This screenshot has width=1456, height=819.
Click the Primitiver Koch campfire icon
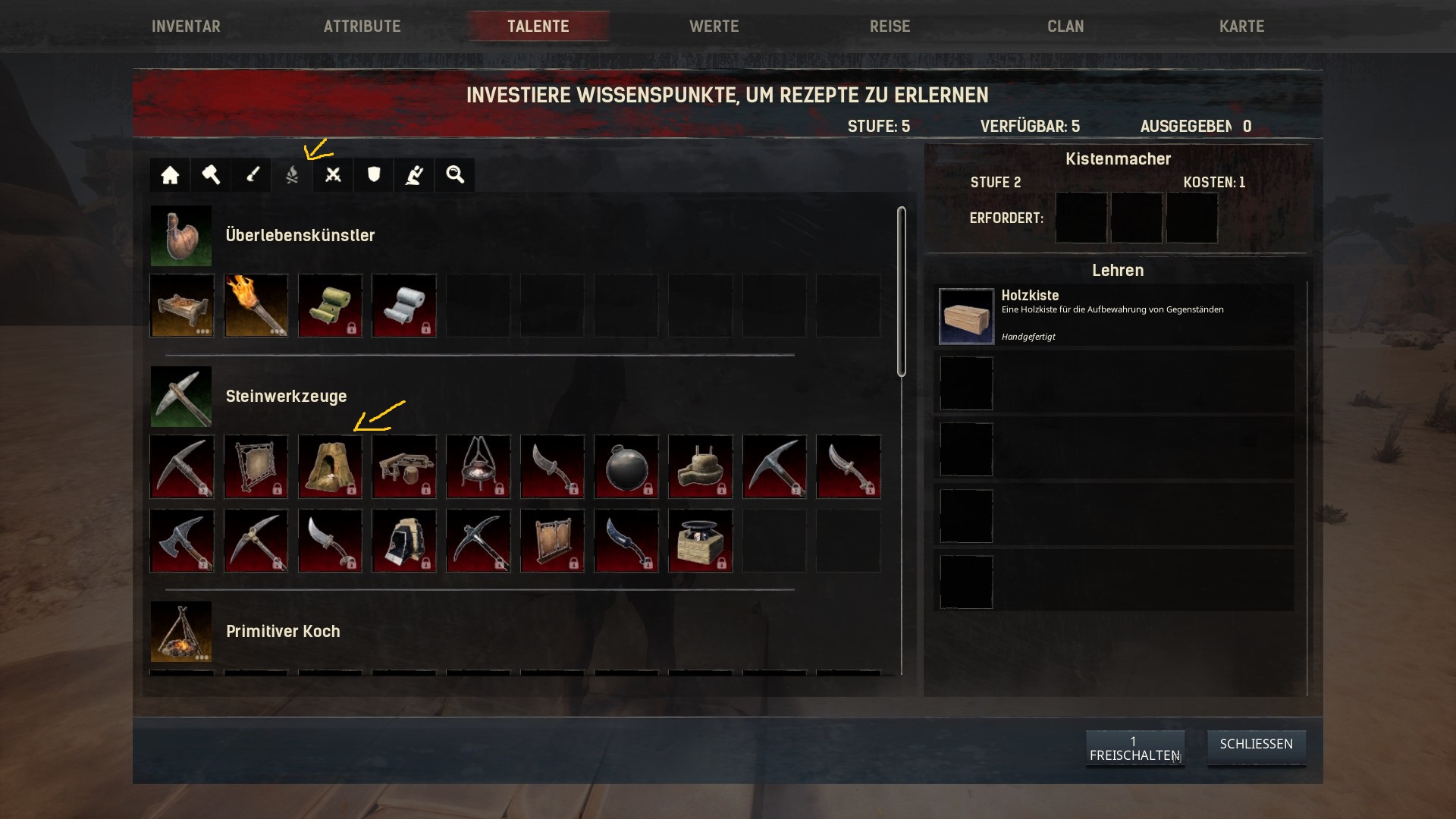[x=181, y=632]
